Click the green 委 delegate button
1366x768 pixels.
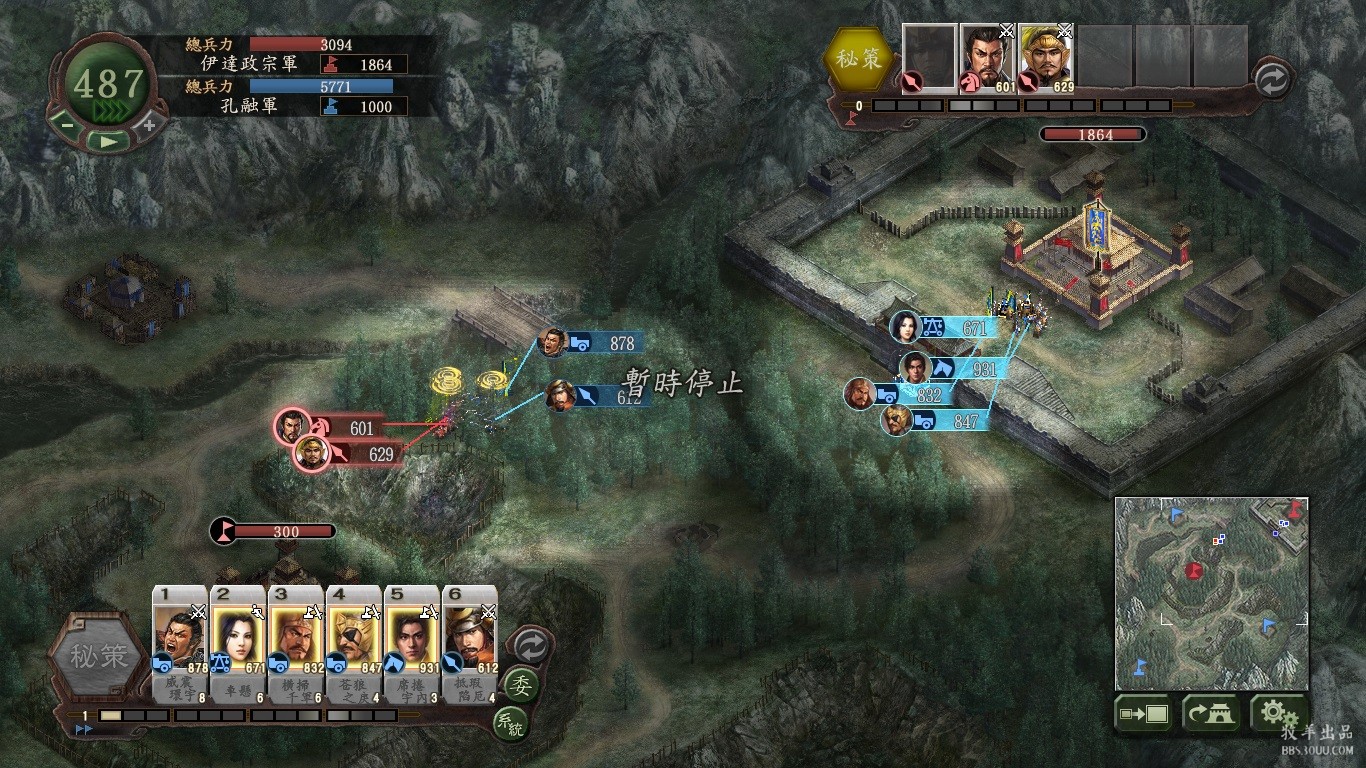click(520, 686)
